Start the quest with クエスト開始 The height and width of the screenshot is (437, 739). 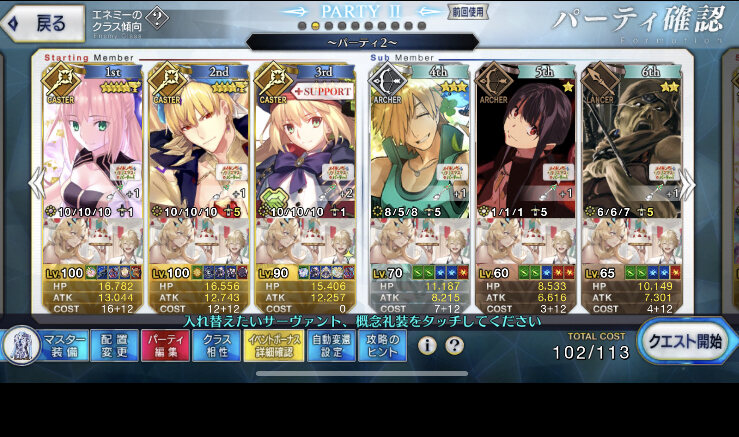685,343
